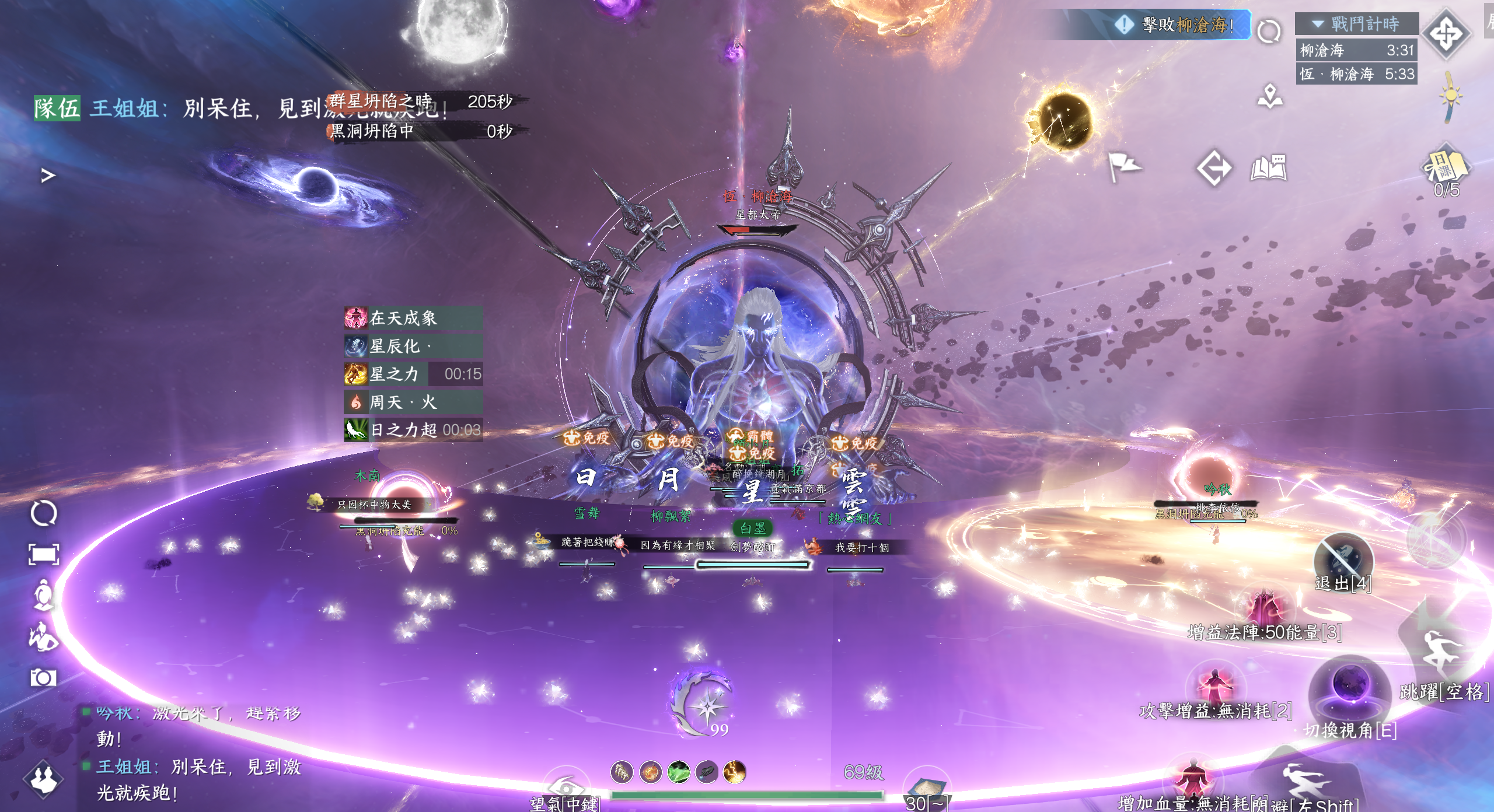1494x812 pixels.
Task: Expand the left side arrow panel
Action: pos(48,175)
